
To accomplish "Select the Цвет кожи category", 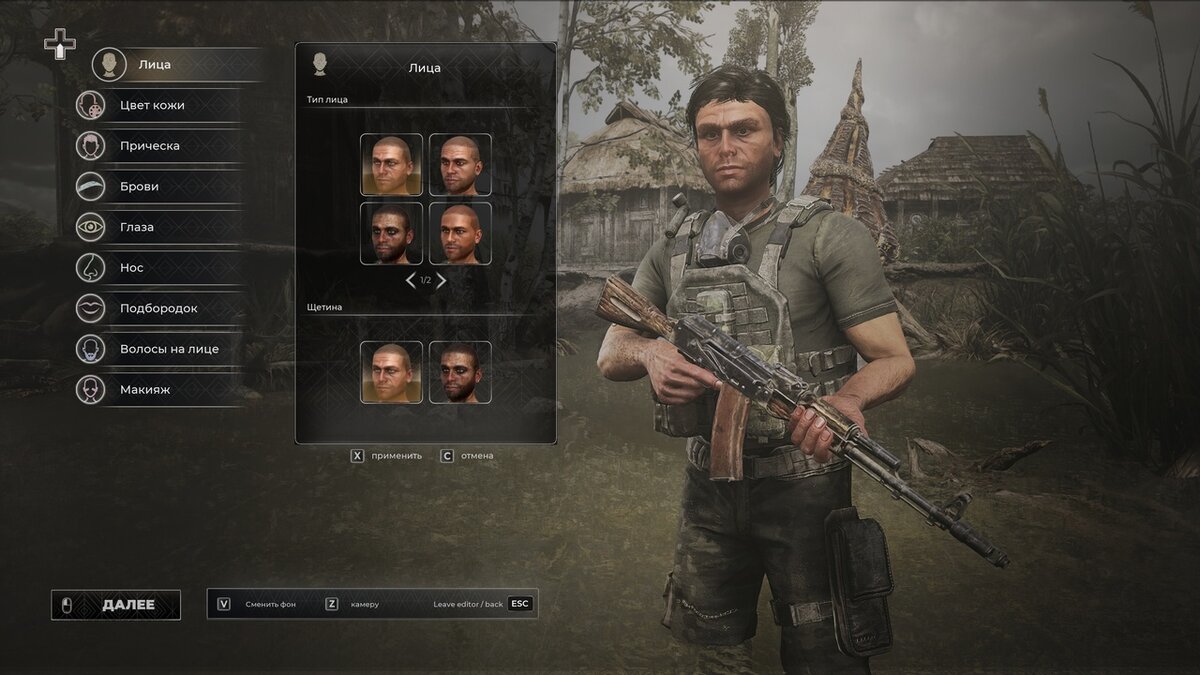I will (x=151, y=105).
